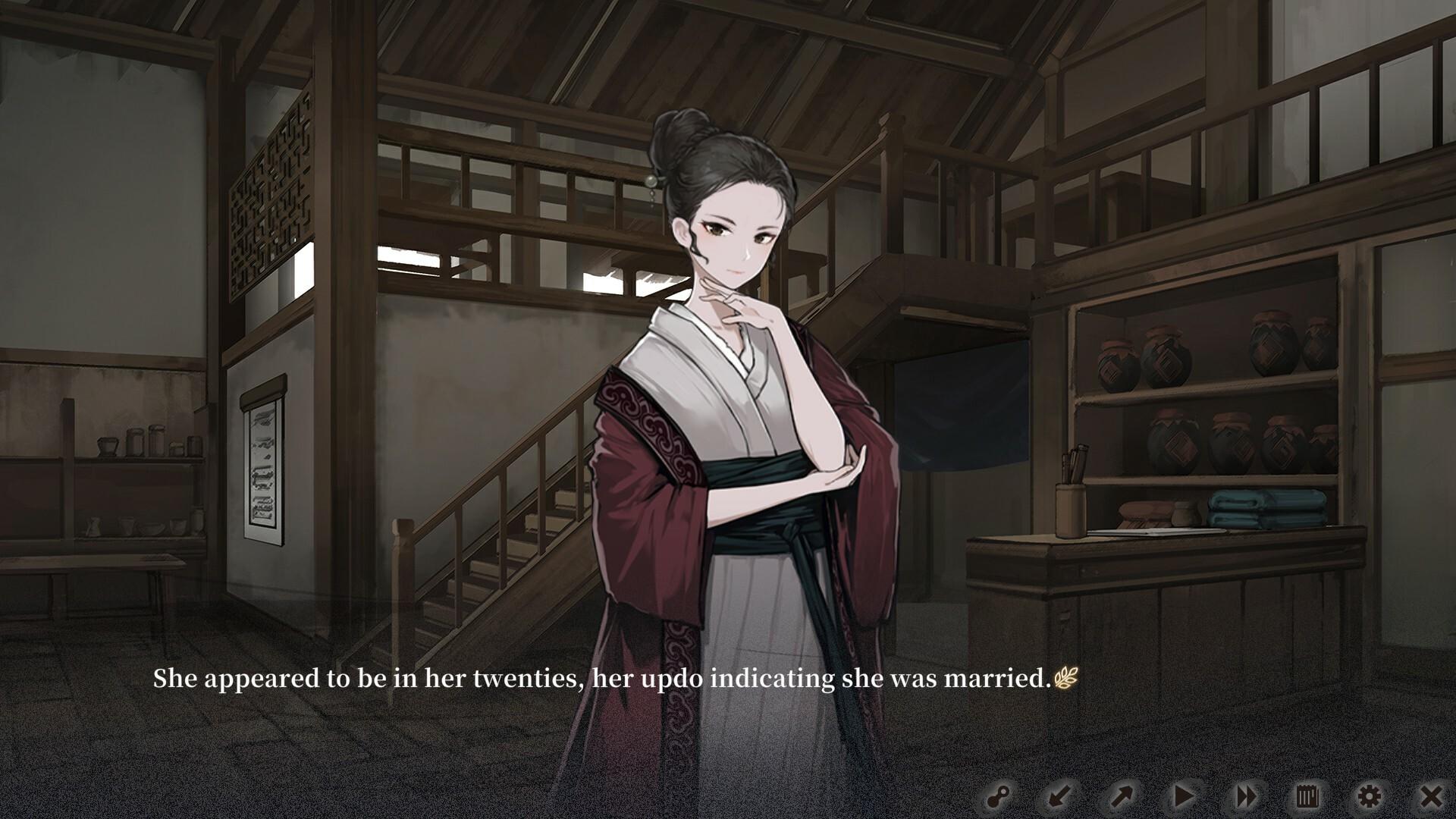1456x819 pixels.
Task: Select the key-shaped toolbar icon
Action: tap(999, 796)
